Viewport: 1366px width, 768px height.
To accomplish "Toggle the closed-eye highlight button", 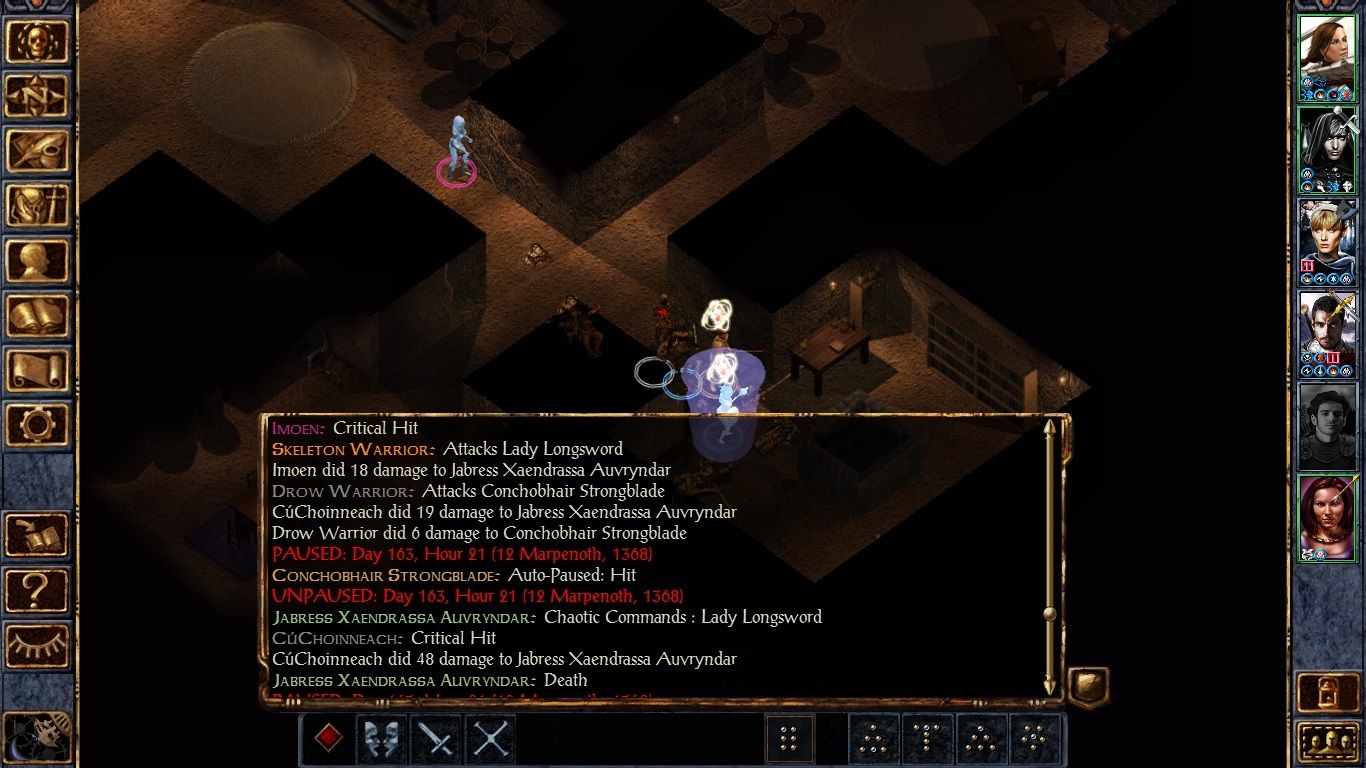I will click(x=38, y=645).
